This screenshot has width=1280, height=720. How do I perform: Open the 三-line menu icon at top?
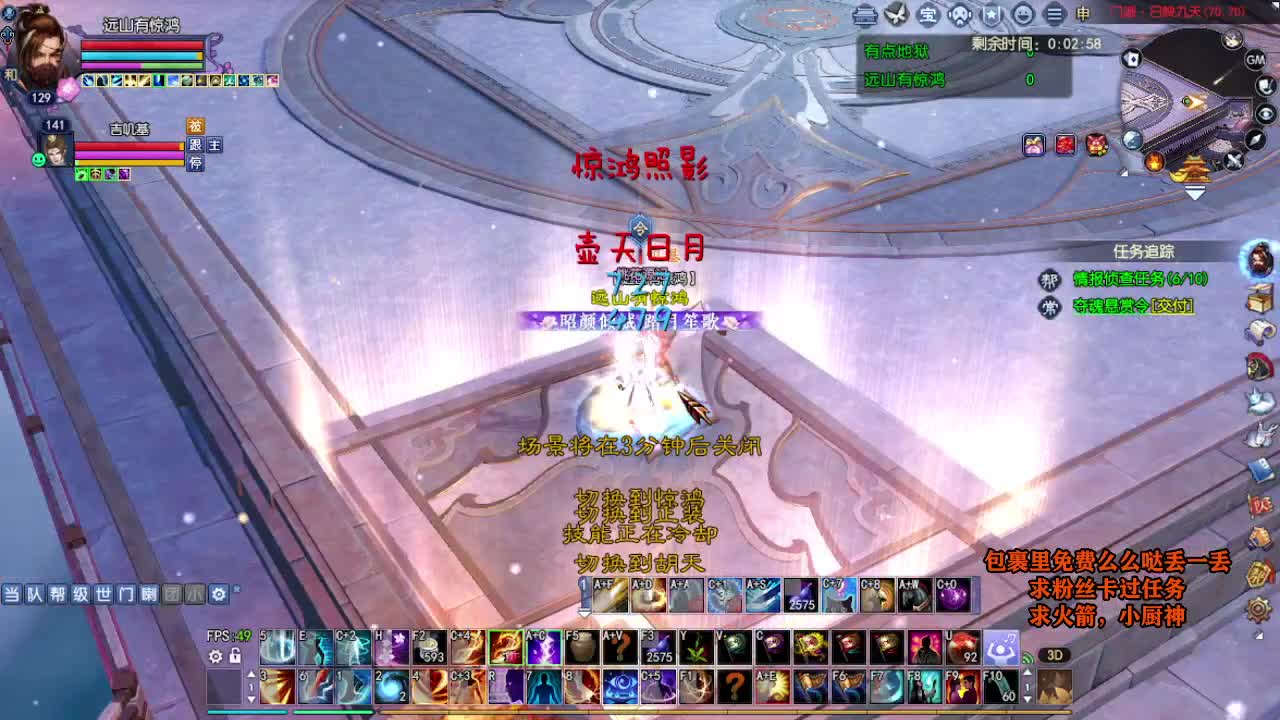coord(1055,14)
